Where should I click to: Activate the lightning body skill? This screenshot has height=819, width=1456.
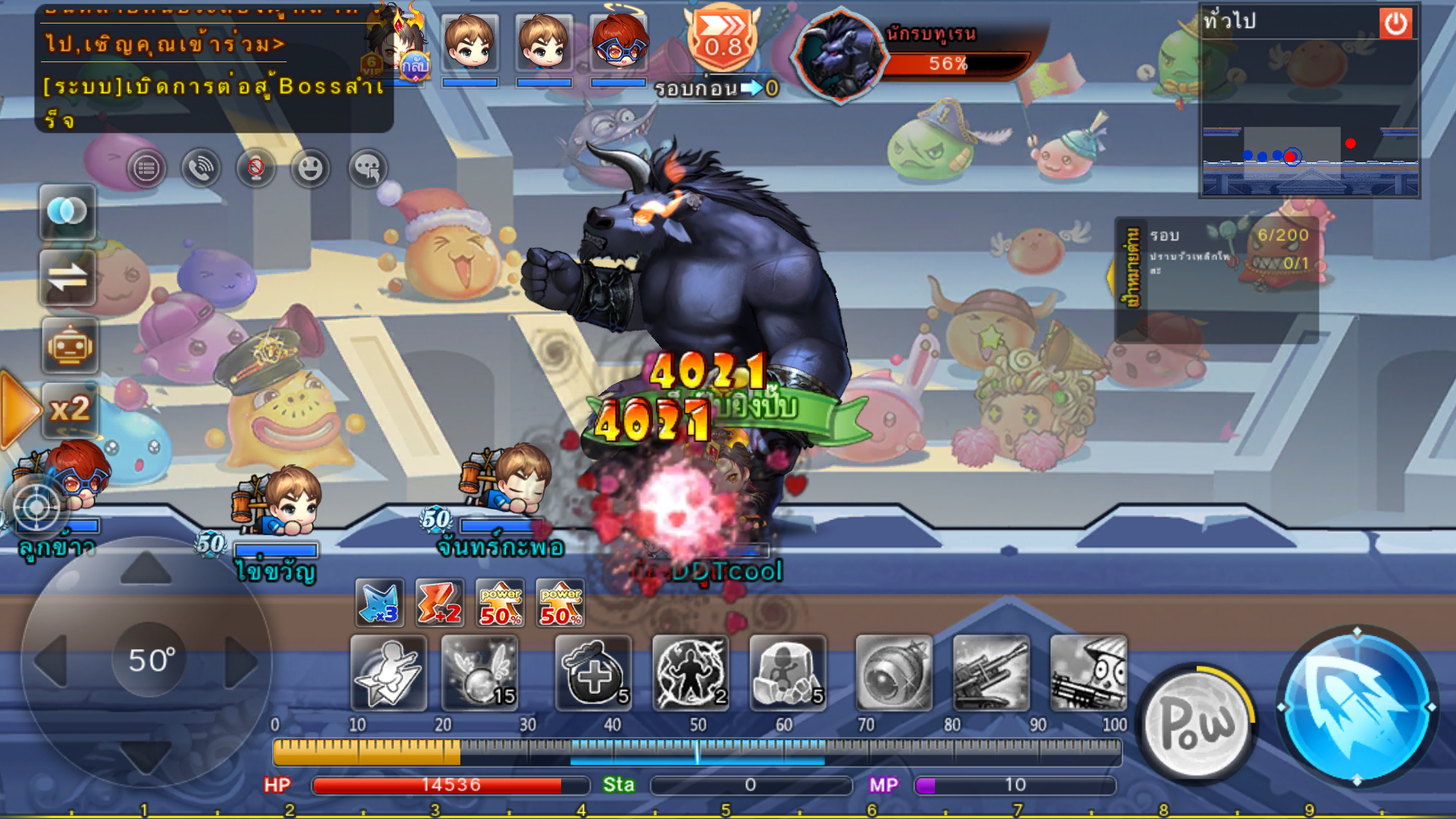click(x=691, y=673)
